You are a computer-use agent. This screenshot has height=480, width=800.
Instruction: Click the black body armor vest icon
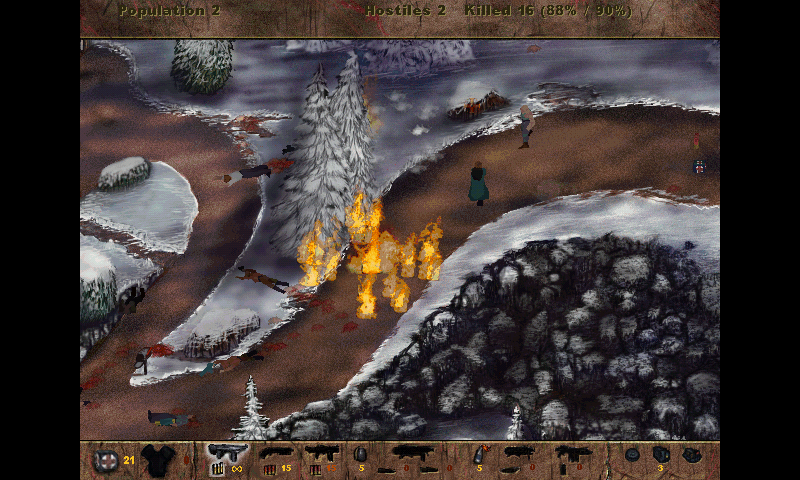pyautogui.click(x=157, y=459)
